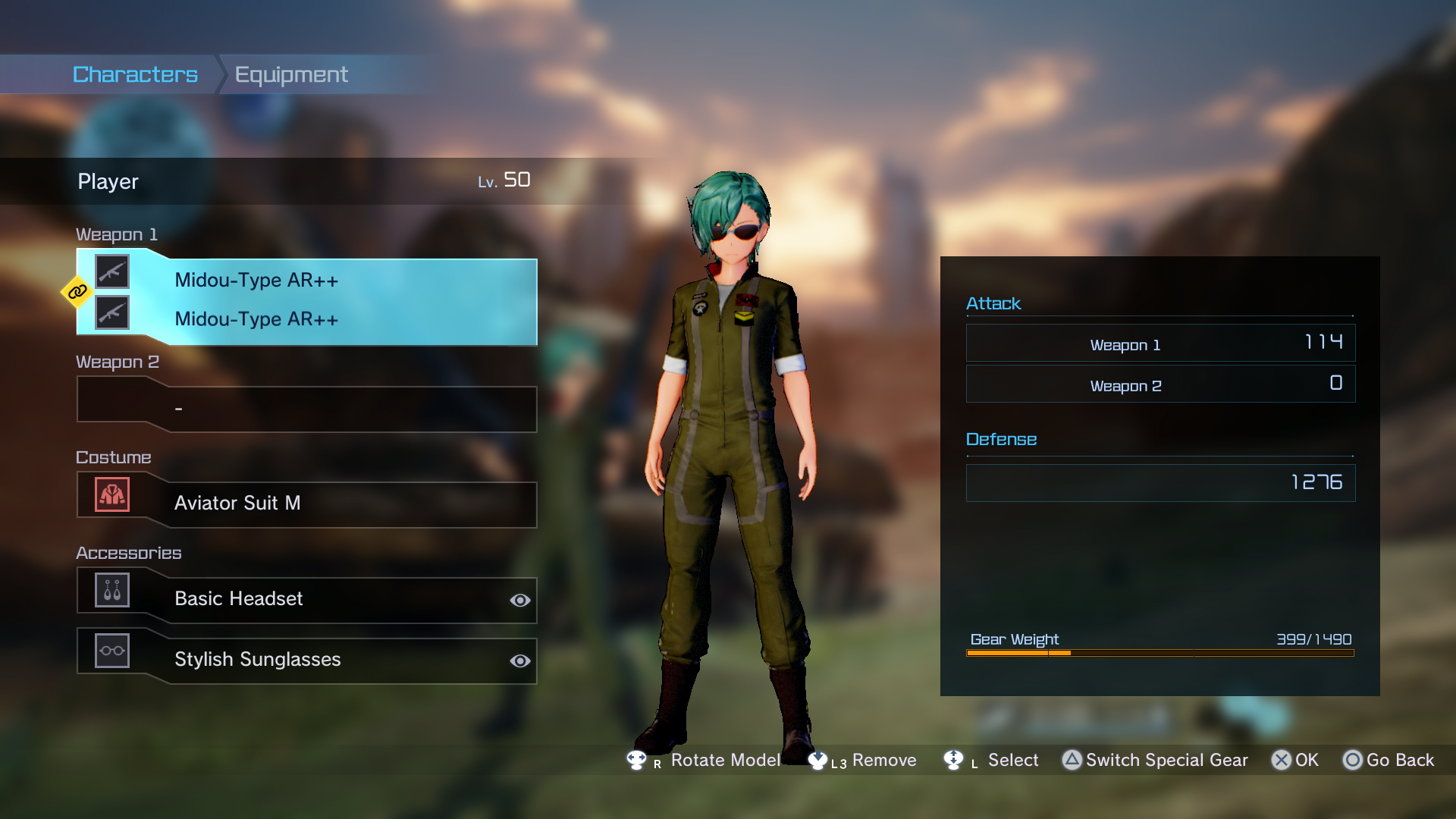
Task: Hide the Basic Headset with its eye toggle
Action: (x=519, y=600)
